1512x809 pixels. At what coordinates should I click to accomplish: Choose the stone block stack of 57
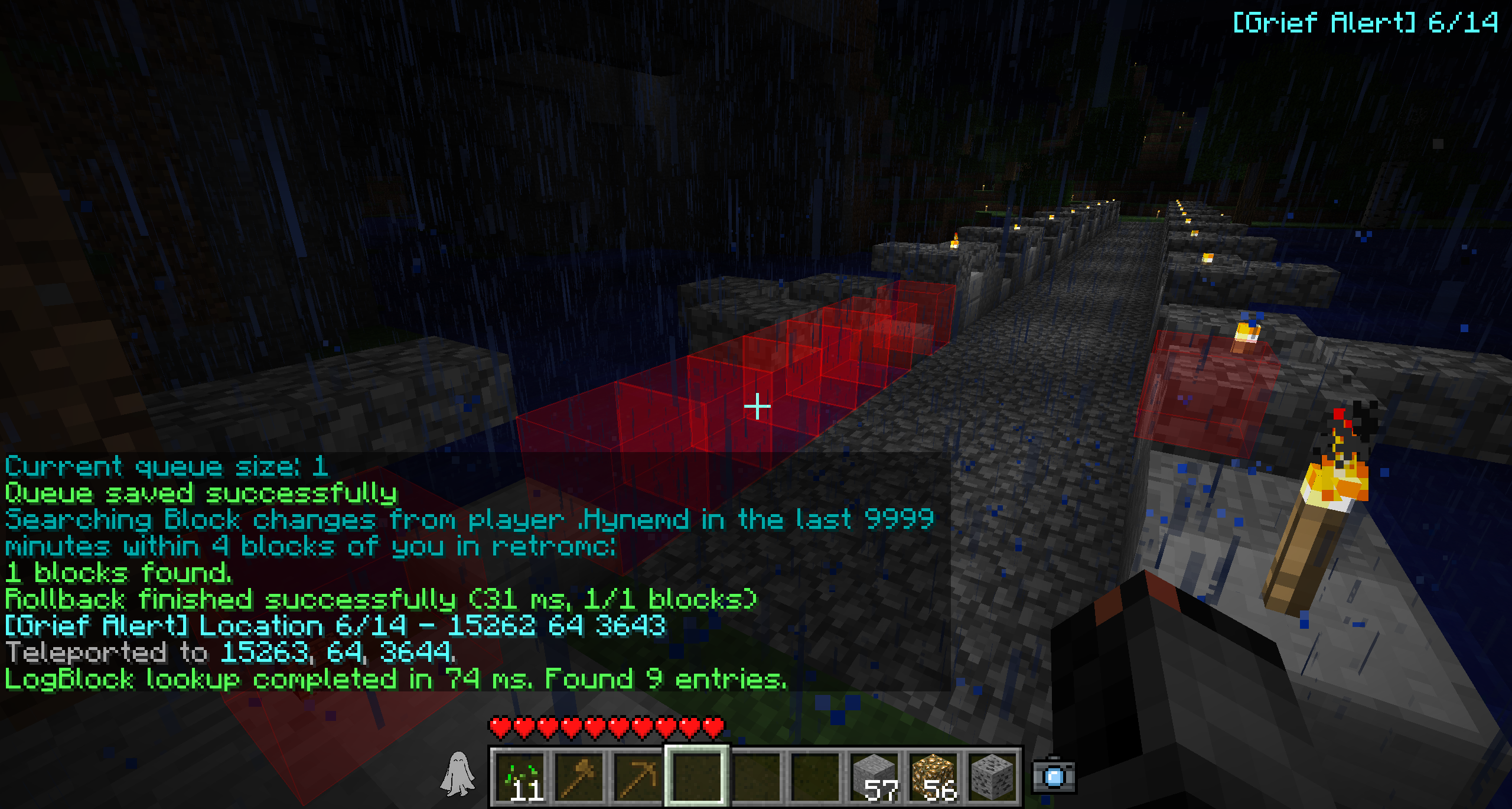[x=875, y=776]
